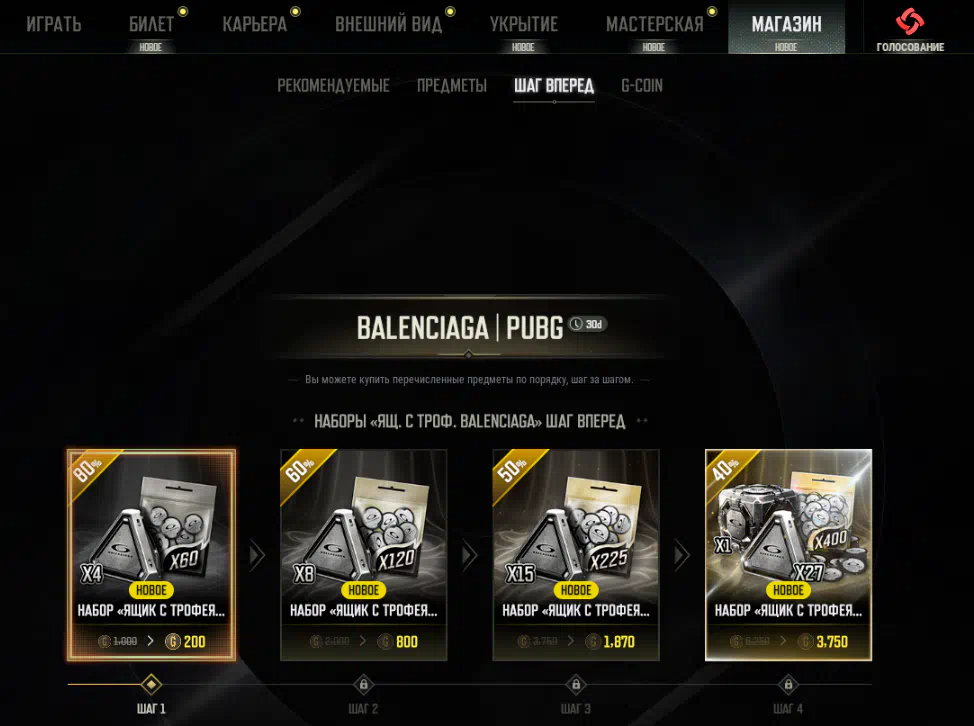The image size is (974, 726).
Task: Pick the 50% off bundle for 1,870 G-Coin
Action: (x=576, y=555)
